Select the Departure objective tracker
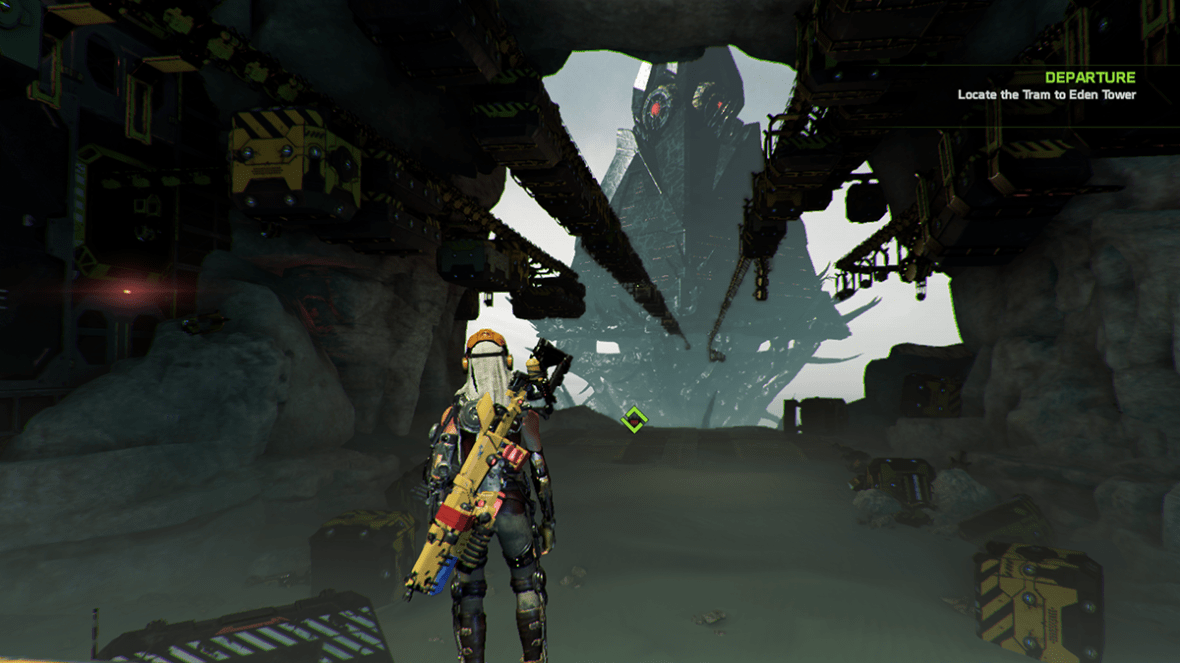This screenshot has width=1180, height=663. [x=1047, y=86]
